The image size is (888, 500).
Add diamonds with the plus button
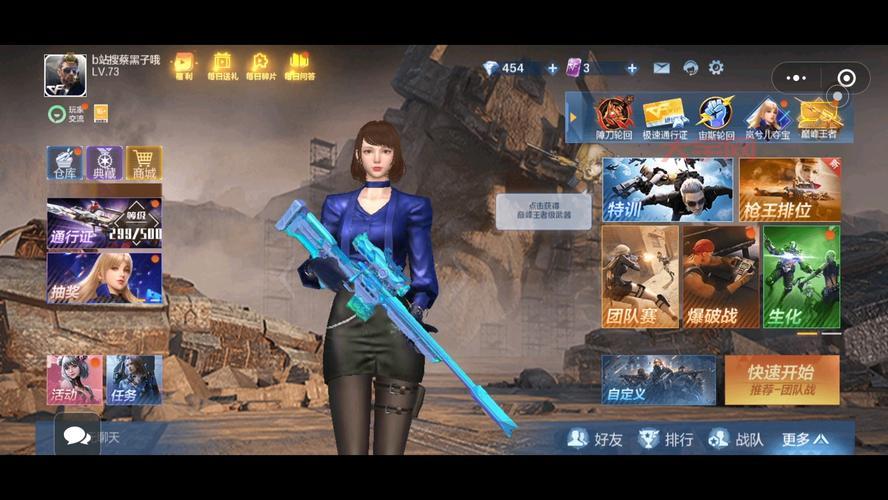point(552,68)
